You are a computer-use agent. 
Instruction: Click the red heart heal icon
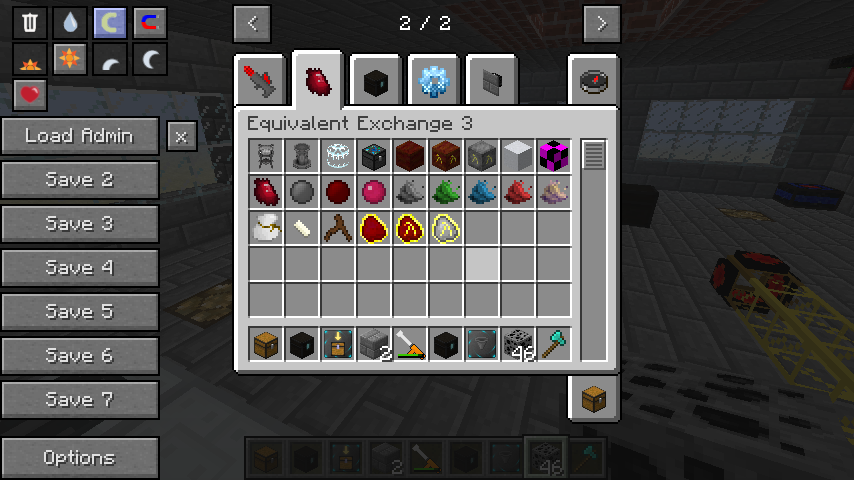pyautogui.click(x=30, y=95)
